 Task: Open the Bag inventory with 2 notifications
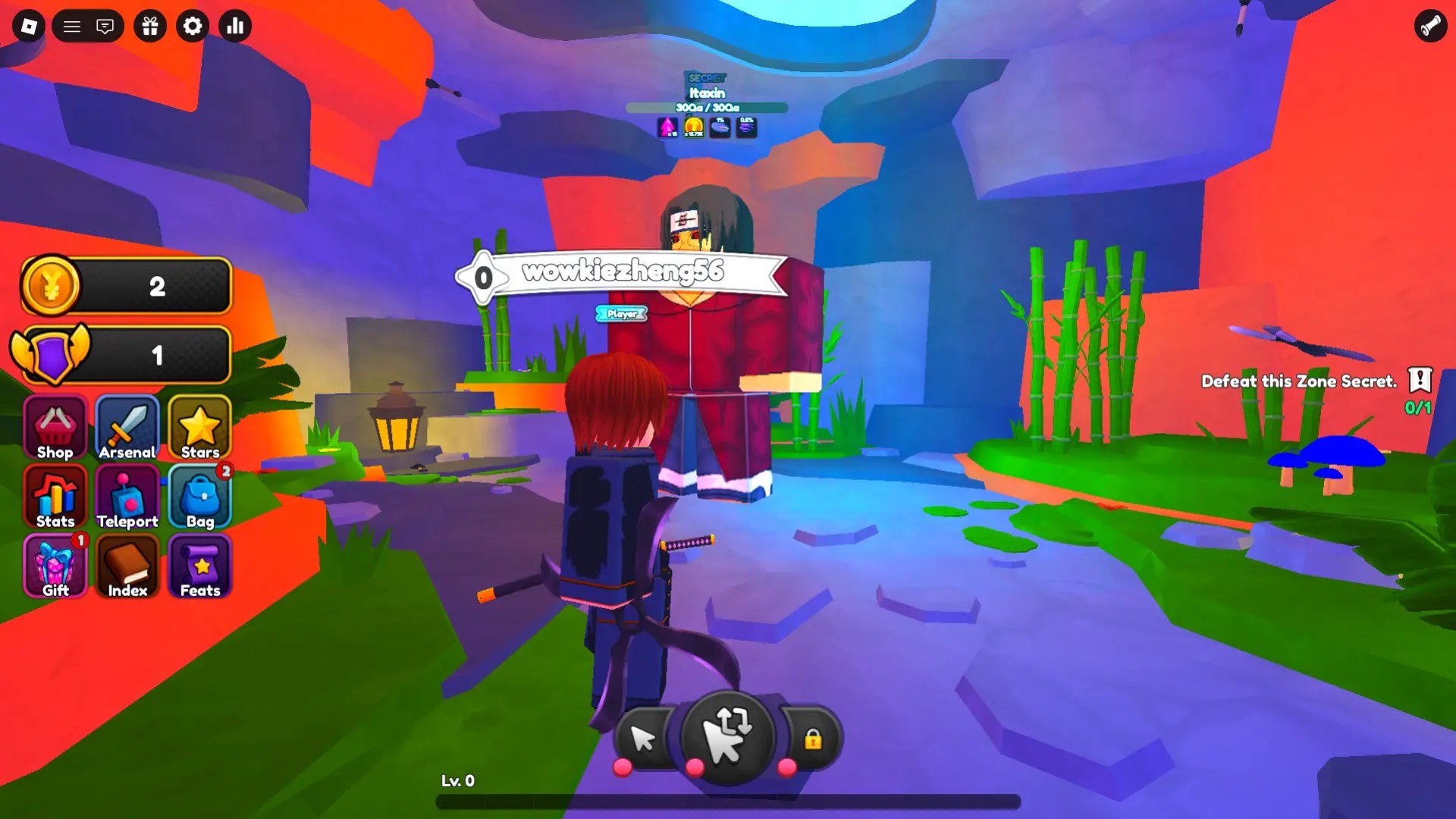(199, 497)
